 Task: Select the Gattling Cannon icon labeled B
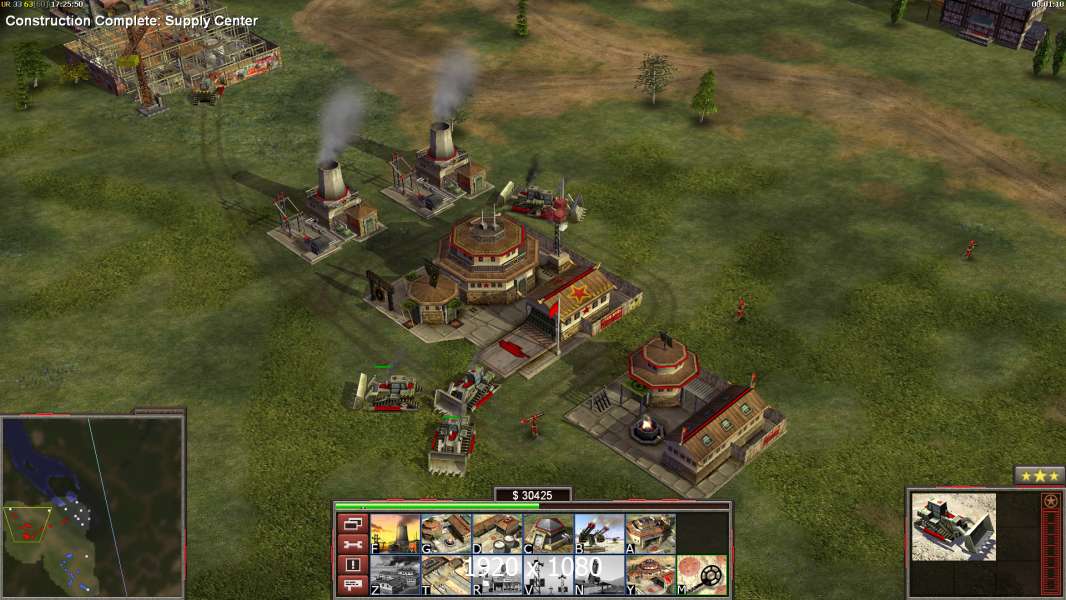click(599, 533)
